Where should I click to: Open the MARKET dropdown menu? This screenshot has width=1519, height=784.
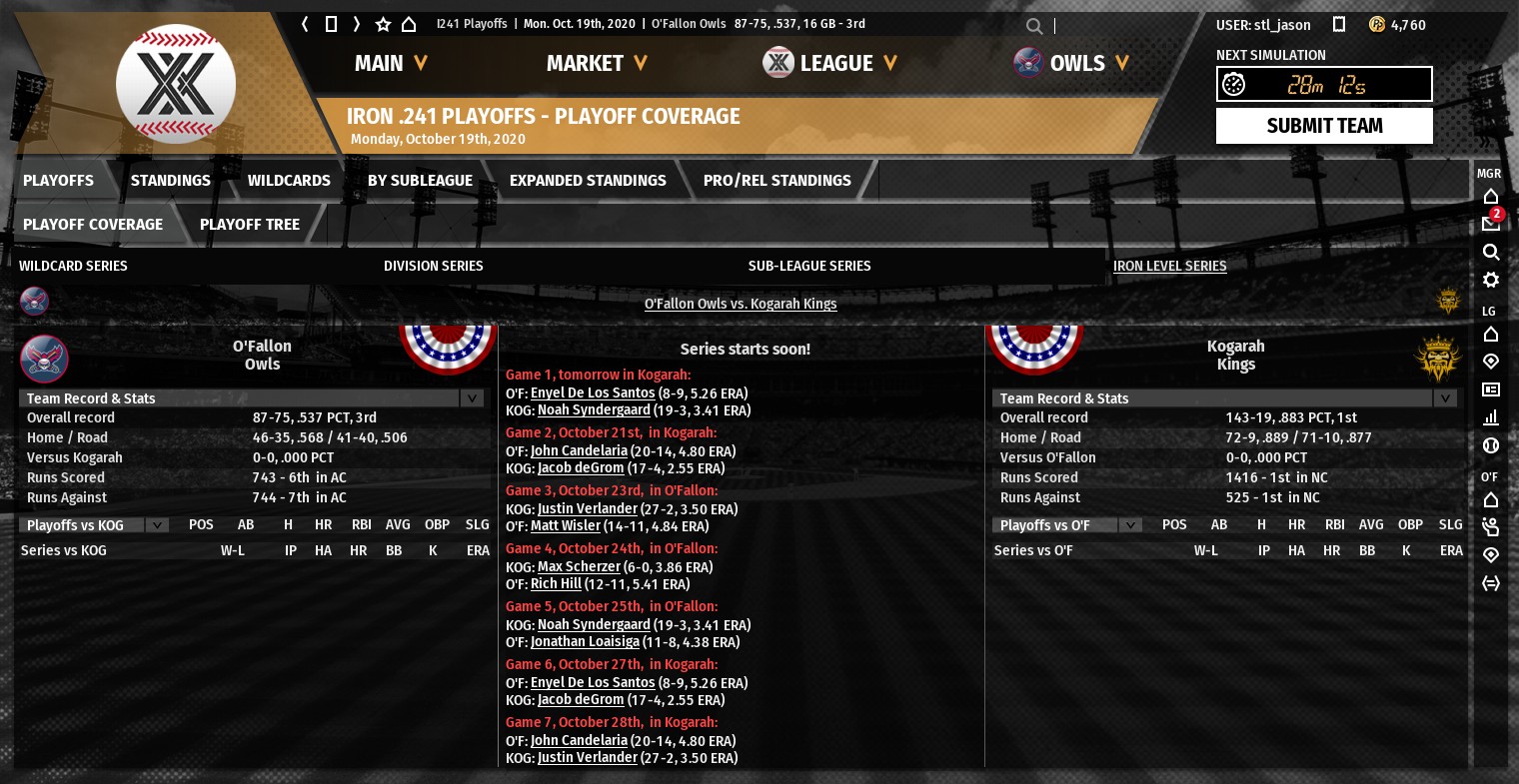pyautogui.click(x=597, y=64)
